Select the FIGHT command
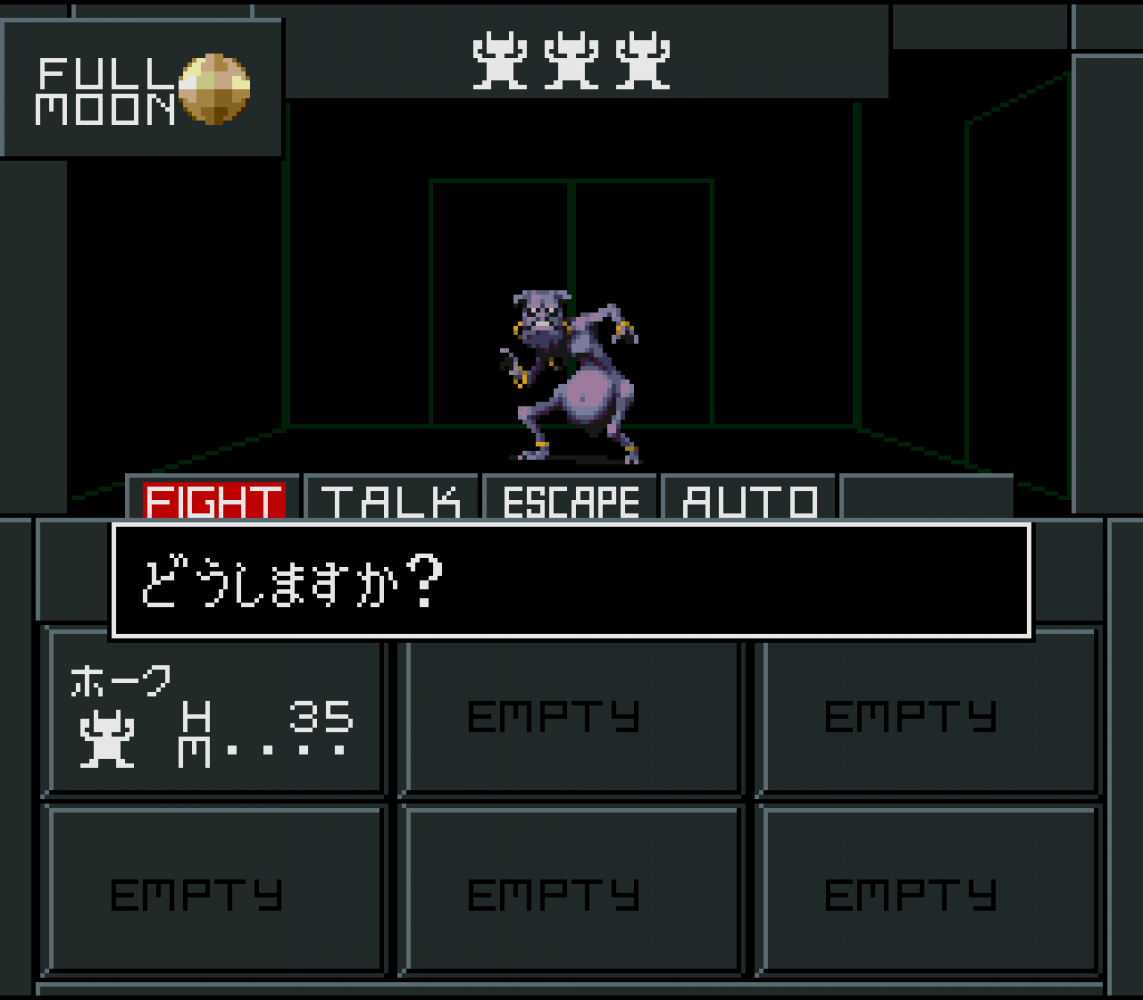The image size is (1143, 1000). 213,500
